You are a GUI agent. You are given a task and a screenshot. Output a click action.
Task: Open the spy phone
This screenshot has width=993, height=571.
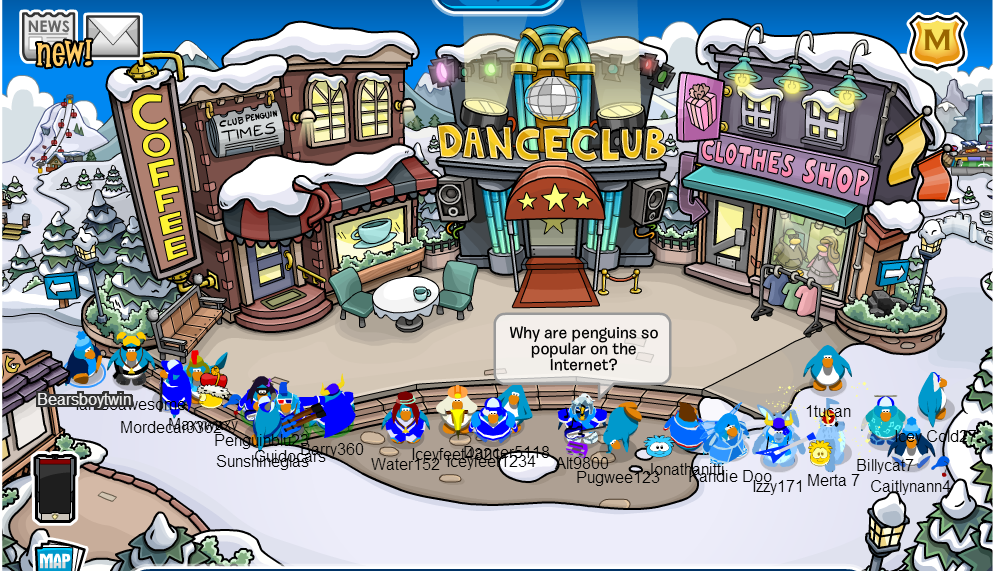[x=54, y=488]
